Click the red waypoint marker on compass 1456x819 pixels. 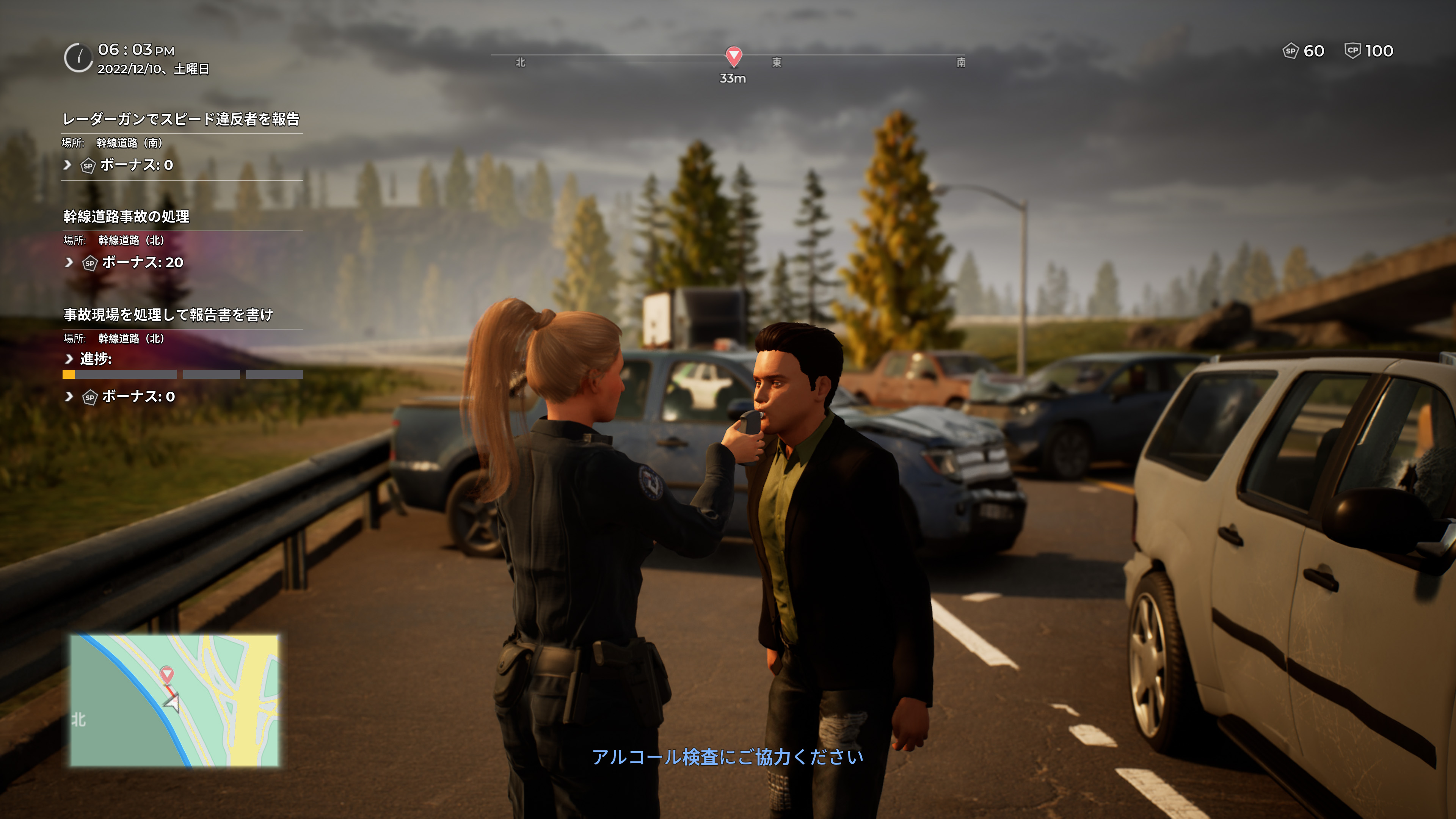pos(733,55)
